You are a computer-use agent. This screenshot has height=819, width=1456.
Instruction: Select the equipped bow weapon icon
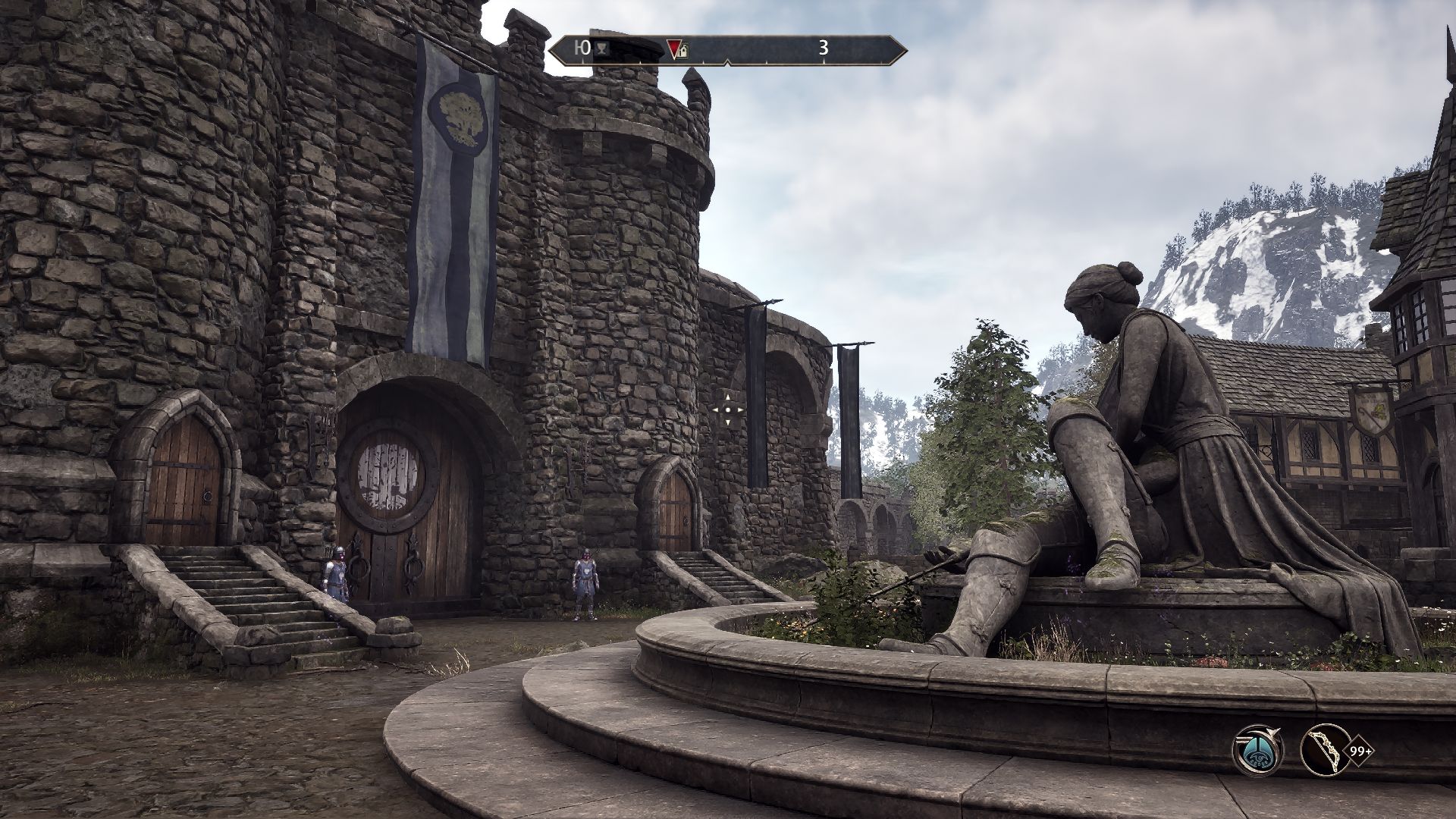click(1325, 752)
